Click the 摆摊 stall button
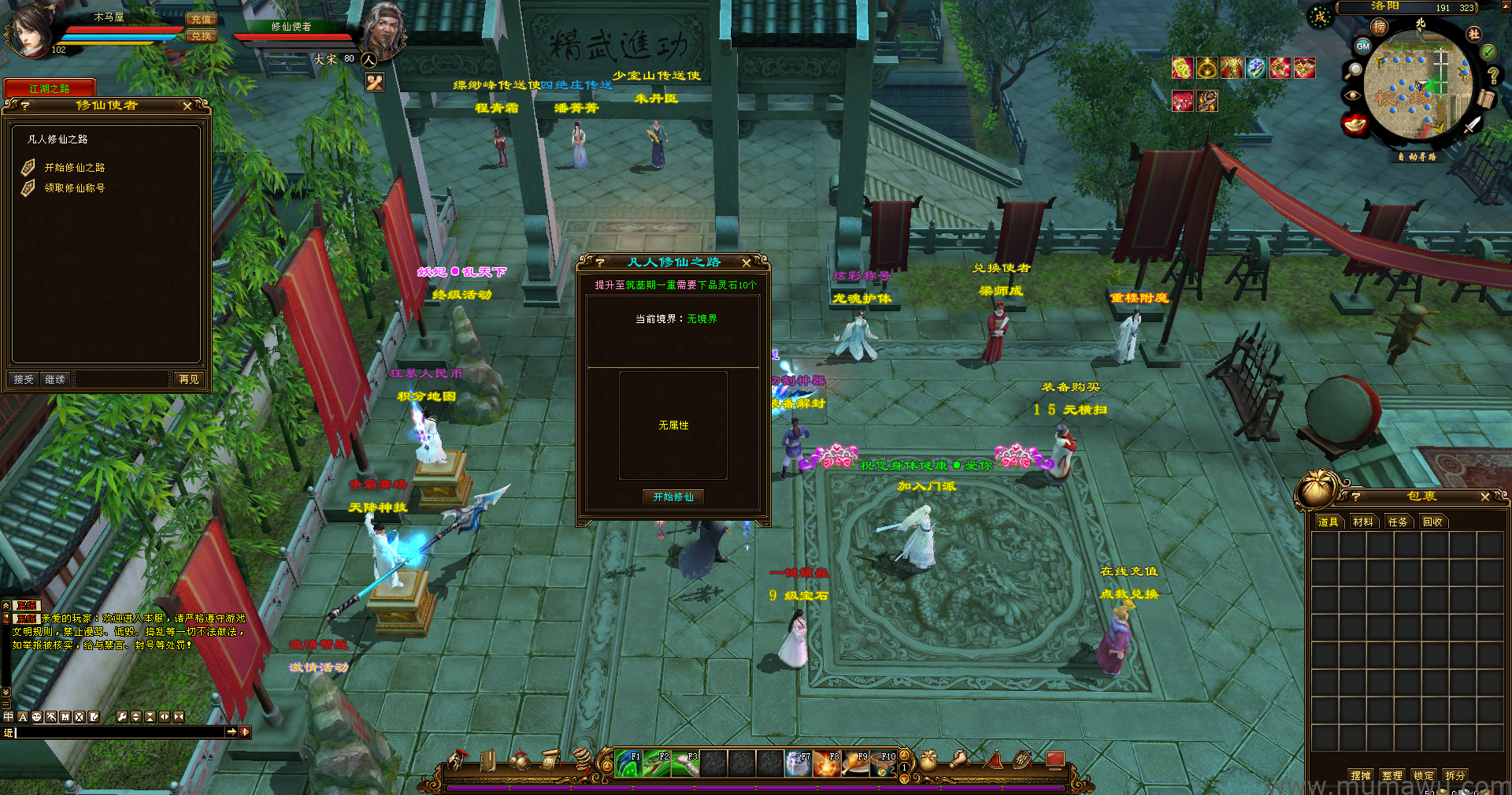 (1361, 775)
